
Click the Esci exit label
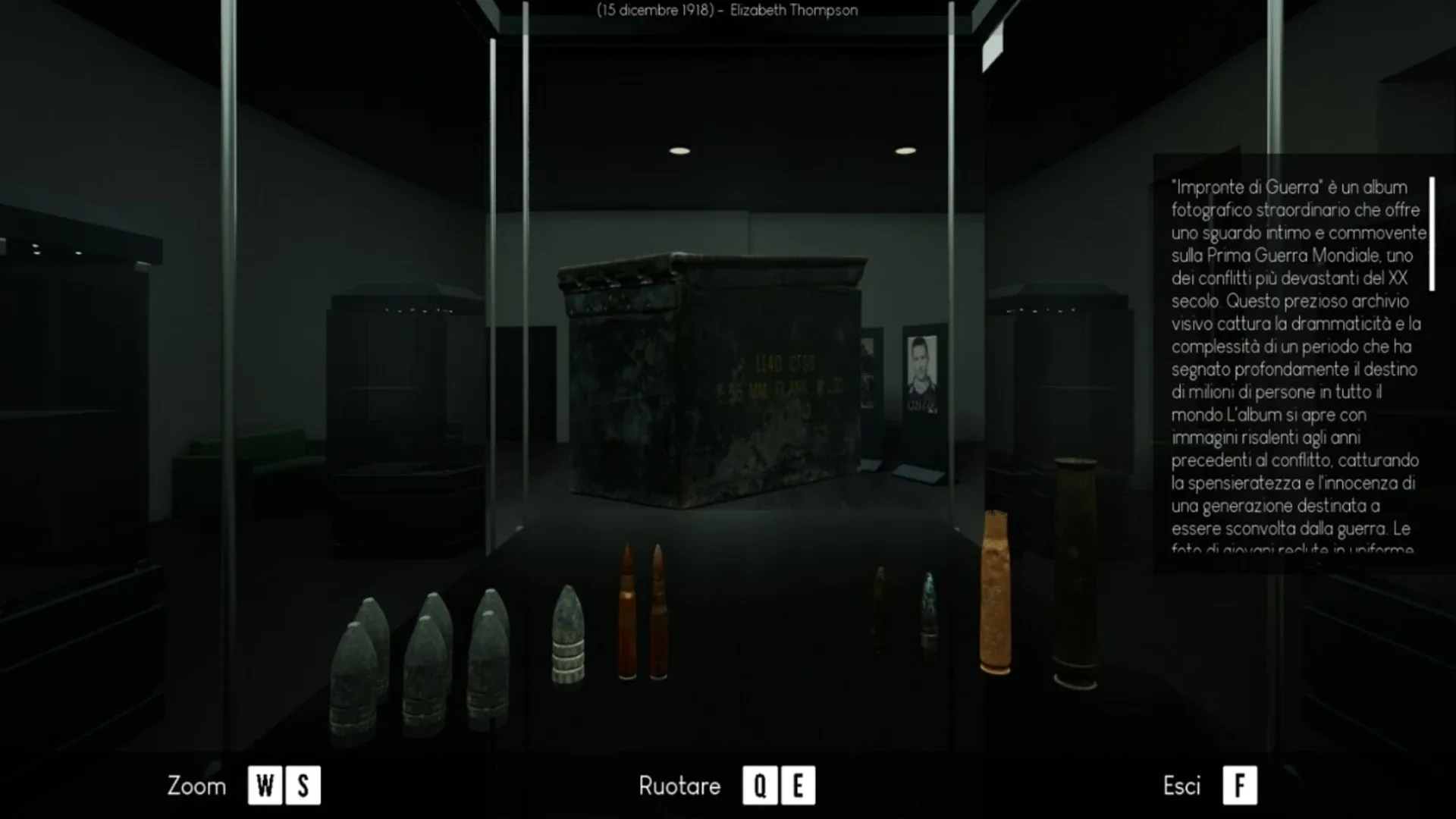(x=1183, y=786)
